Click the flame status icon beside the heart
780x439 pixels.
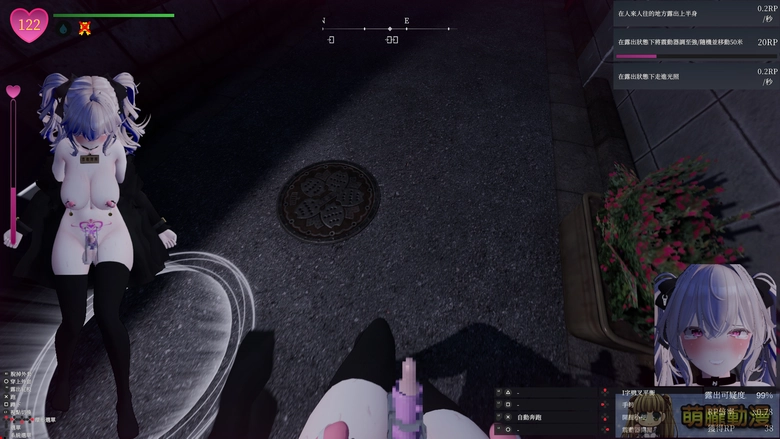click(x=84, y=28)
